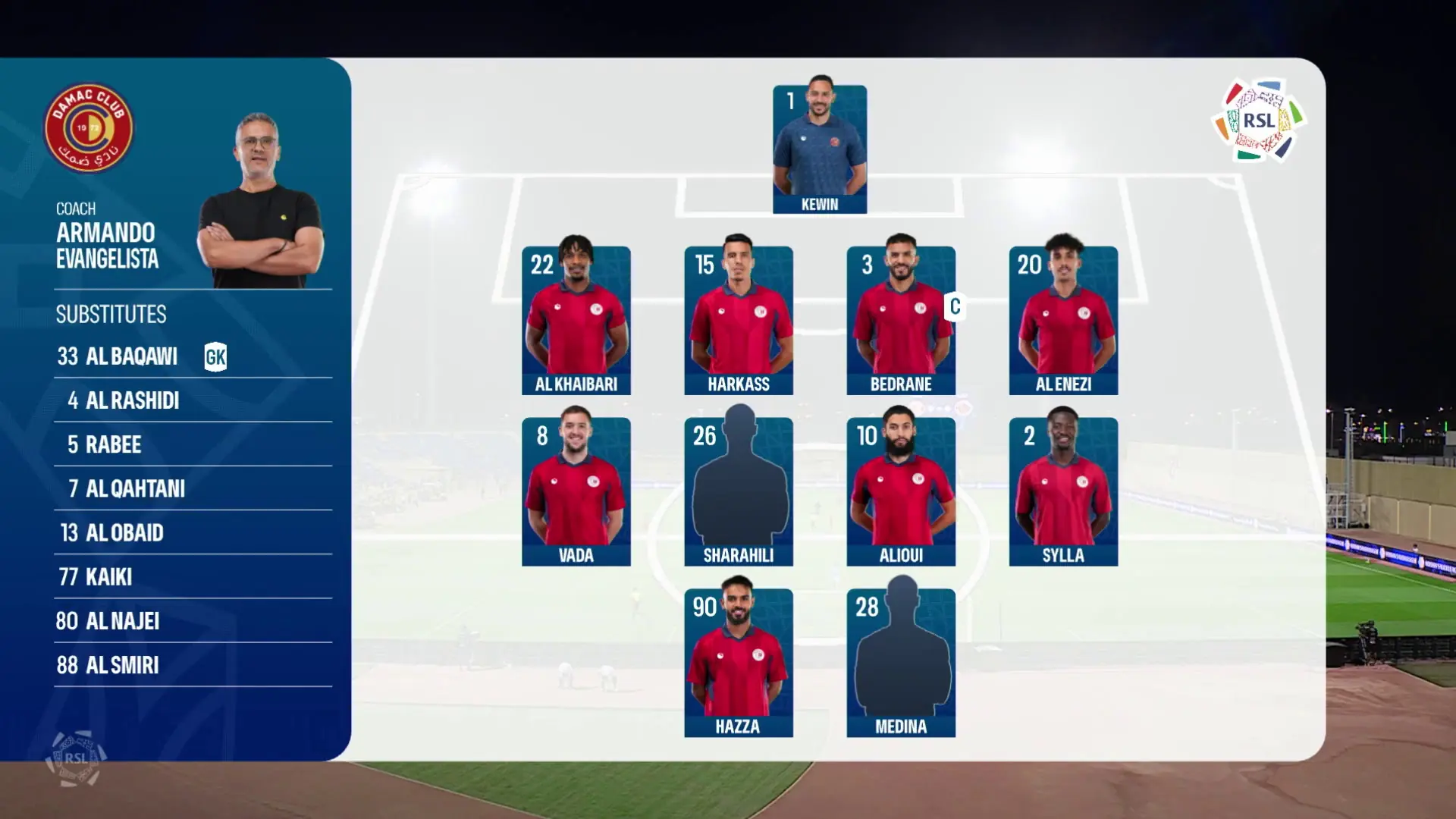This screenshot has width=1456, height=819.
Task: Select Medina number 28 card
Action: point(901,663)
